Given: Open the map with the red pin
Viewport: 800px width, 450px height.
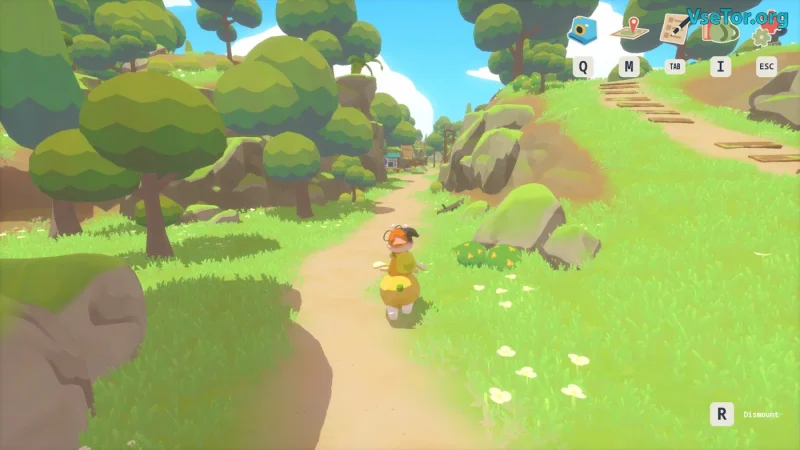Looking at the screenshot, I should pos(629,31).
